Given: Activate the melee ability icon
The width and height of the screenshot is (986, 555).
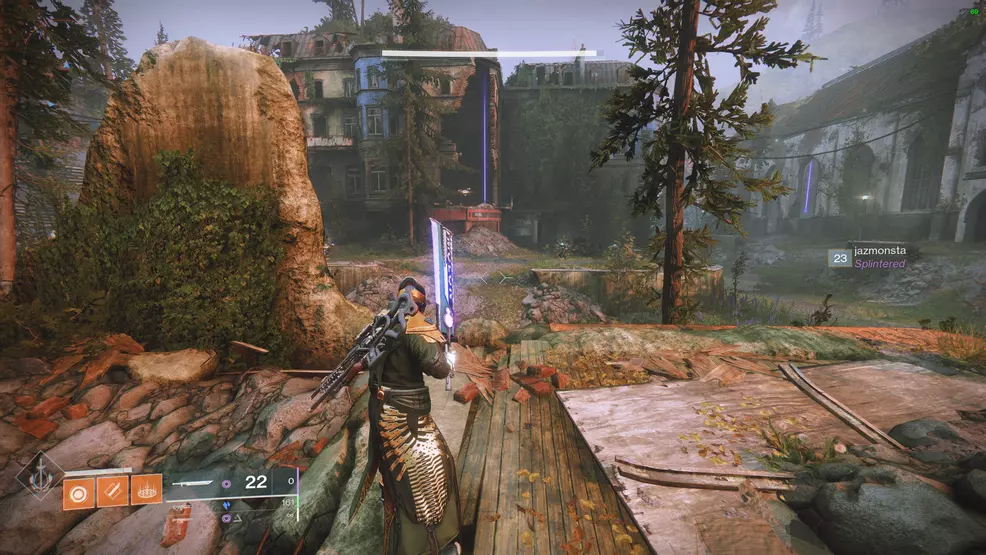Looking at the screenshot, I should [112, 491].
